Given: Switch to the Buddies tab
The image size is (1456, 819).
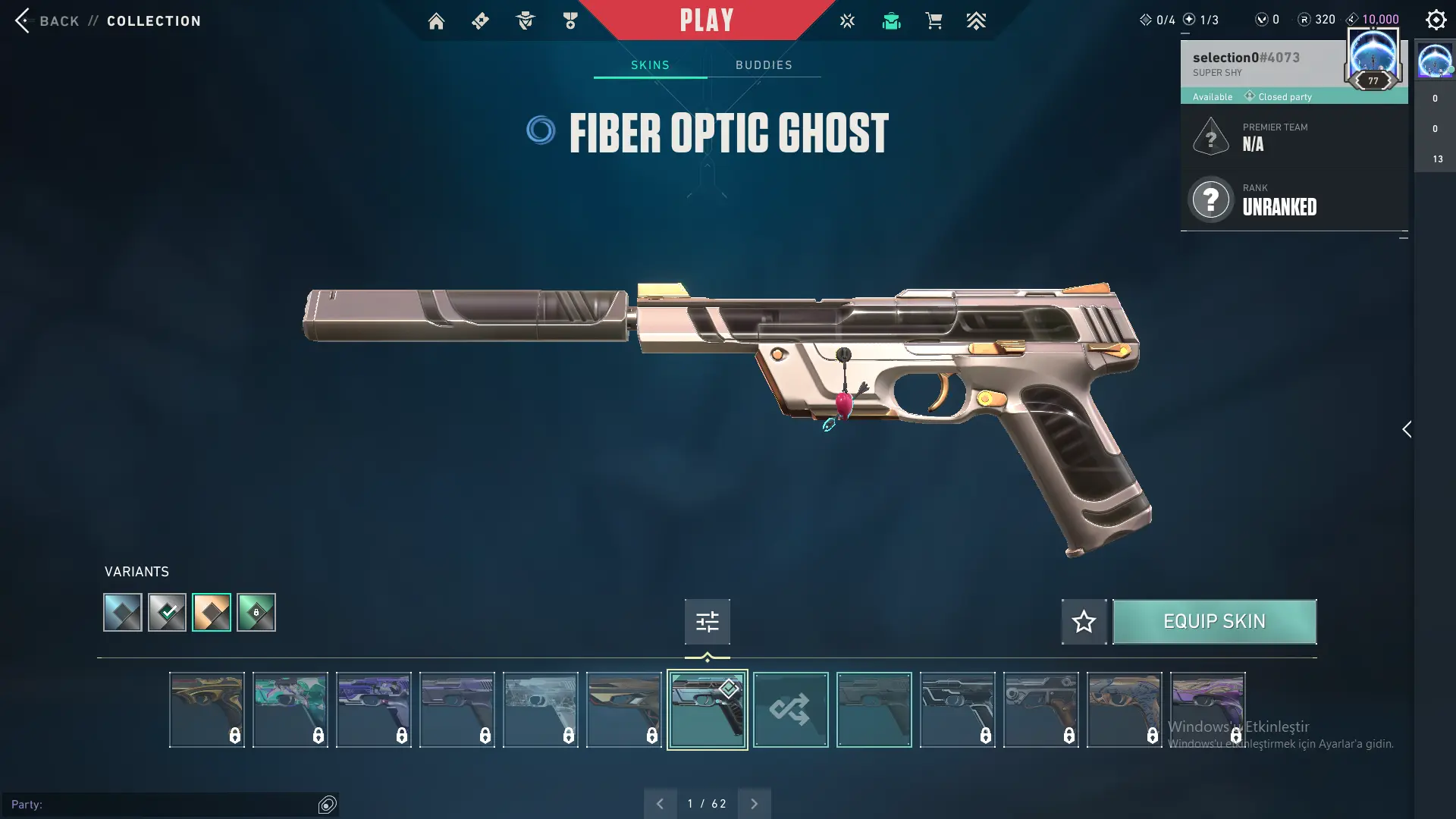Looking at the screenshot, I should (x=764, y=65).
